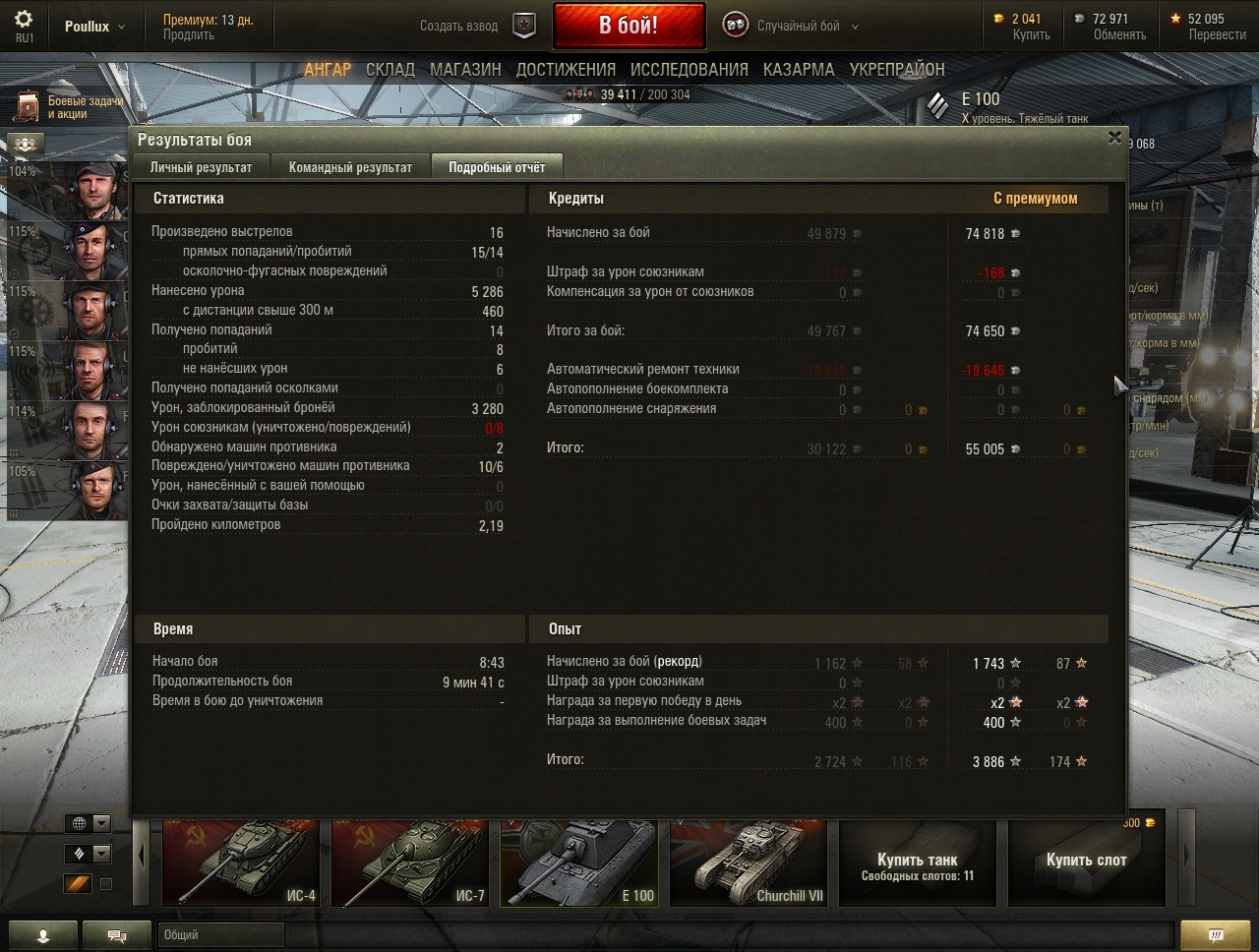
Task: Start battle with the red В бой! button
Action: tap(629, 26)
